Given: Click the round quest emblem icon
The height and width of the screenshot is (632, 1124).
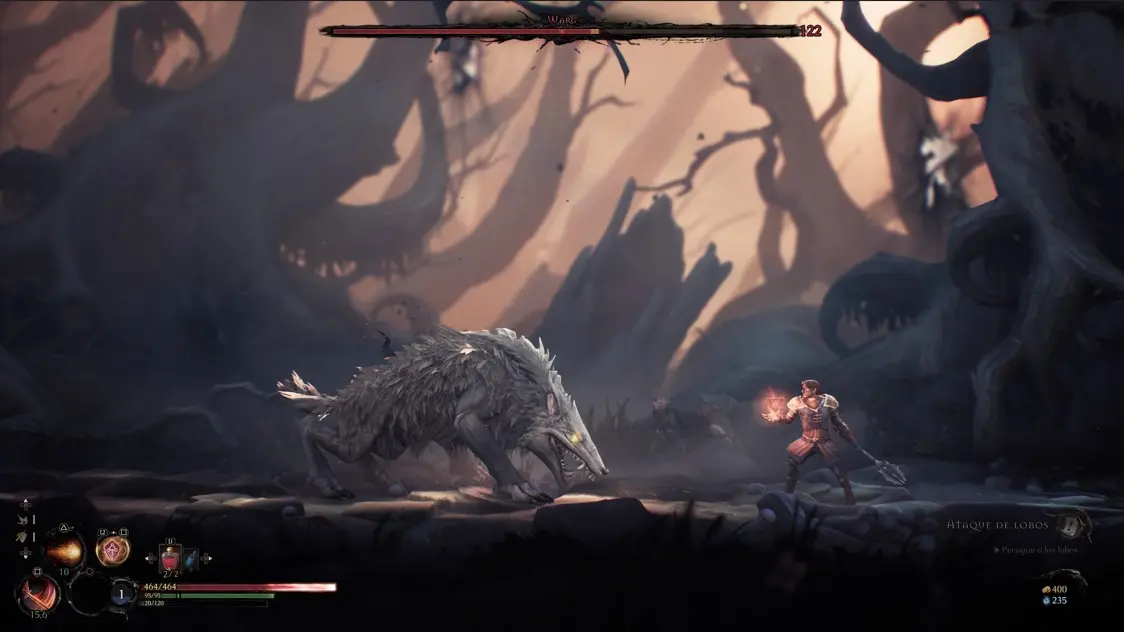Looking at the screenshot, I should click(1073, 523).
